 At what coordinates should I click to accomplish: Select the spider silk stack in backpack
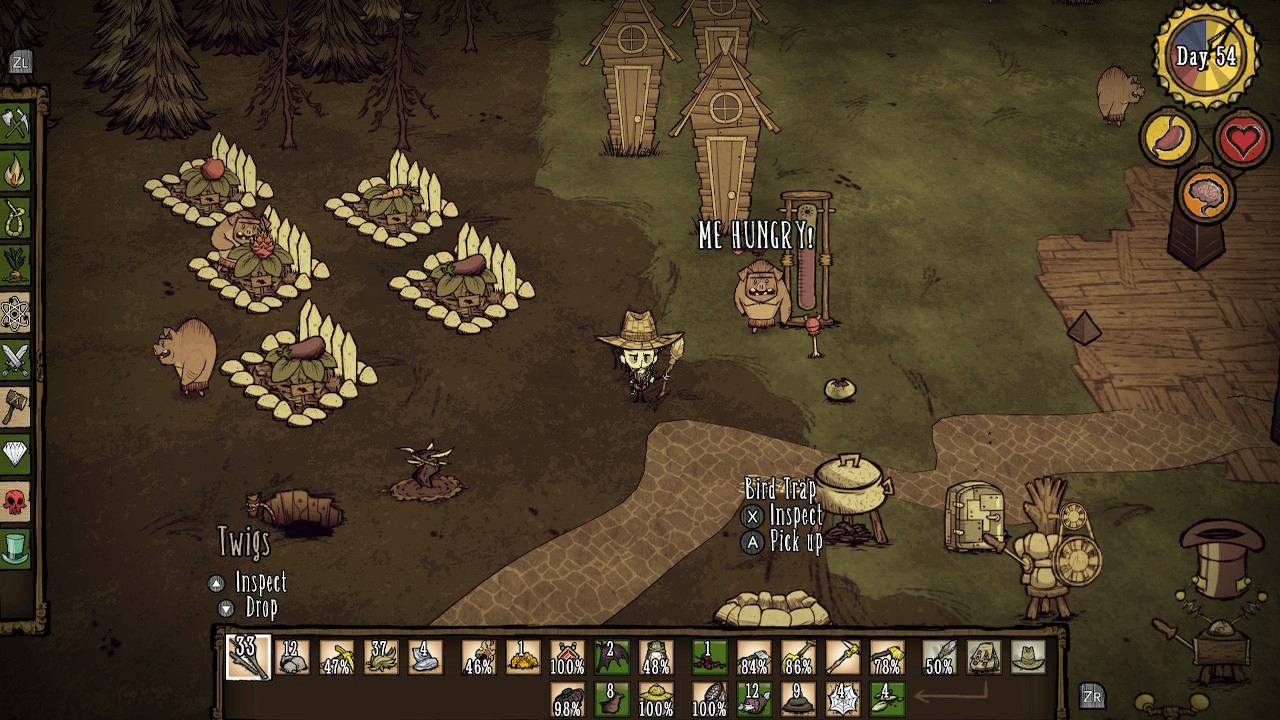pos(843,697)
